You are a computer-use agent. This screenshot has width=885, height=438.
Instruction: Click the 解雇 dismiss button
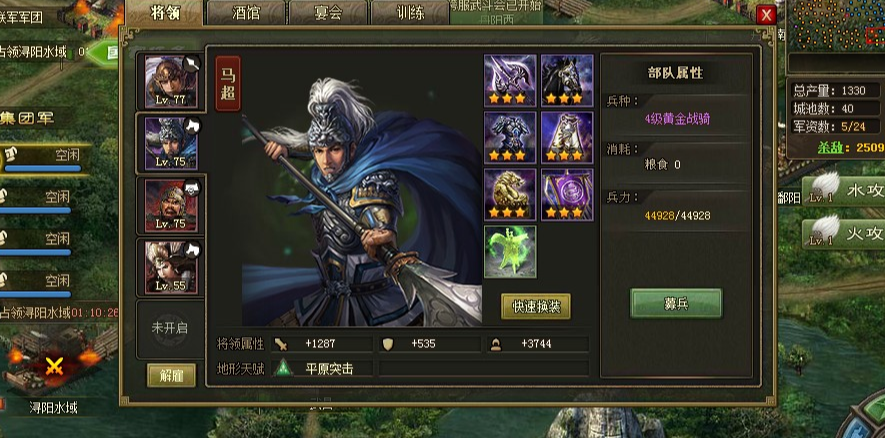(171, 375)
